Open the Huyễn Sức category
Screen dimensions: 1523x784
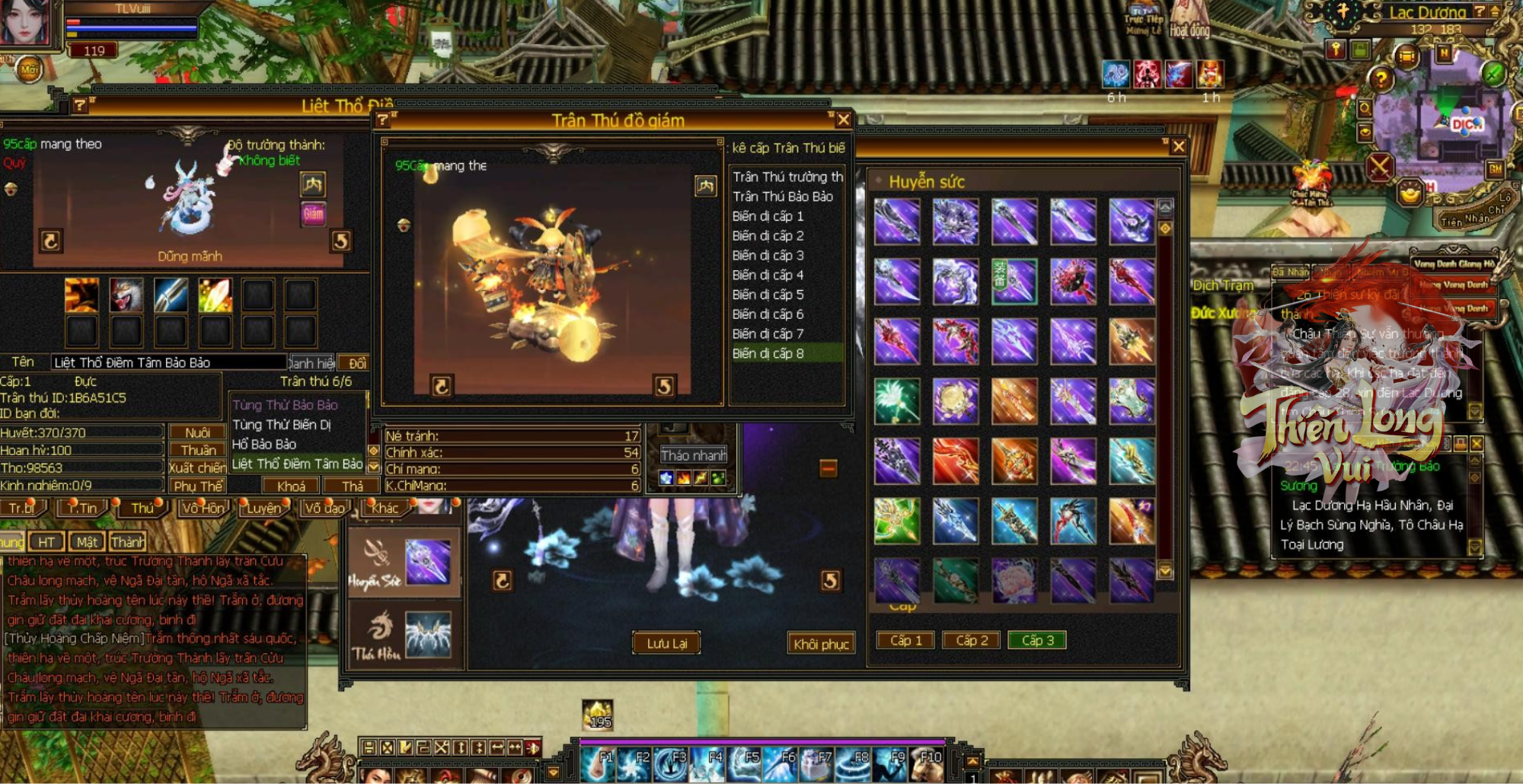(x=404, y=563)
